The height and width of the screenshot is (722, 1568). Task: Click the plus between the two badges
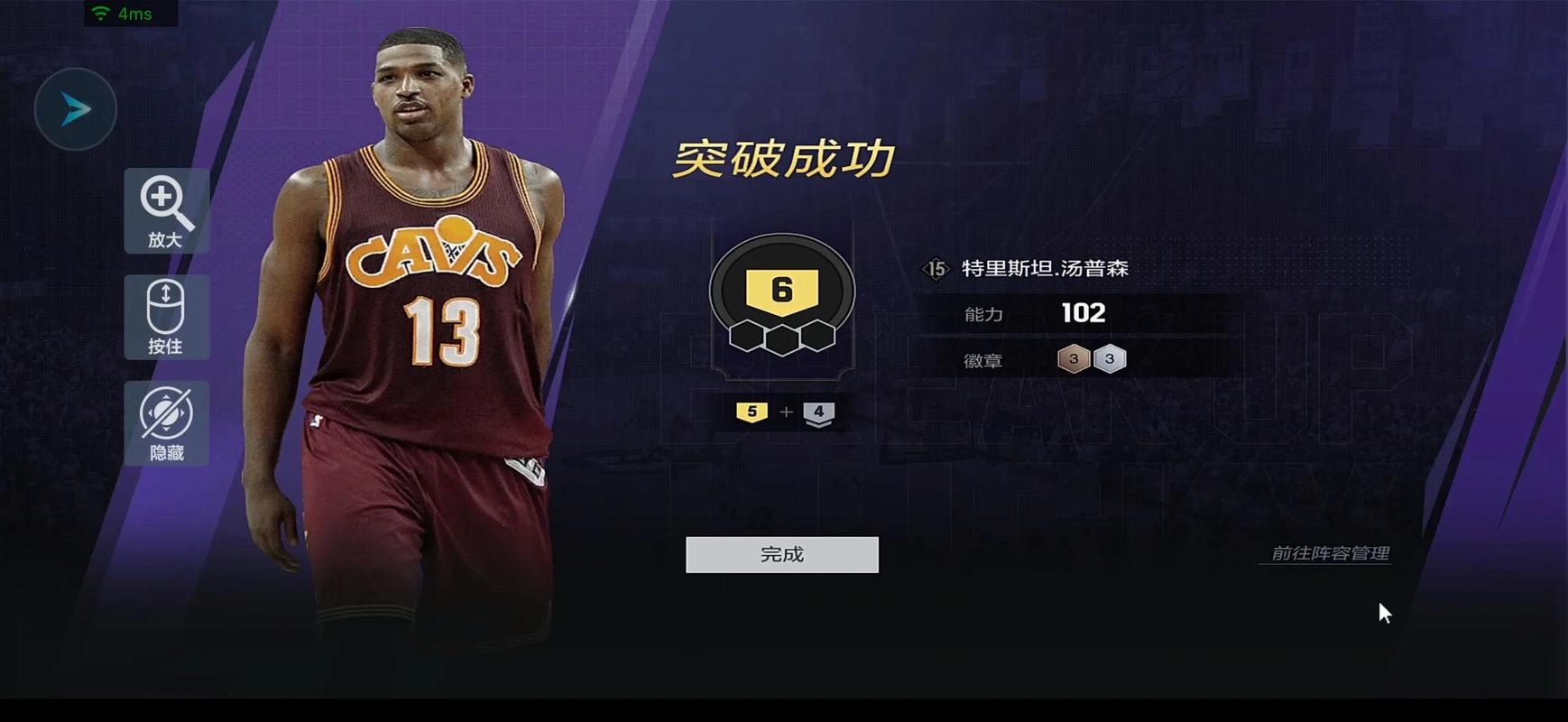(x=787, y=412)
